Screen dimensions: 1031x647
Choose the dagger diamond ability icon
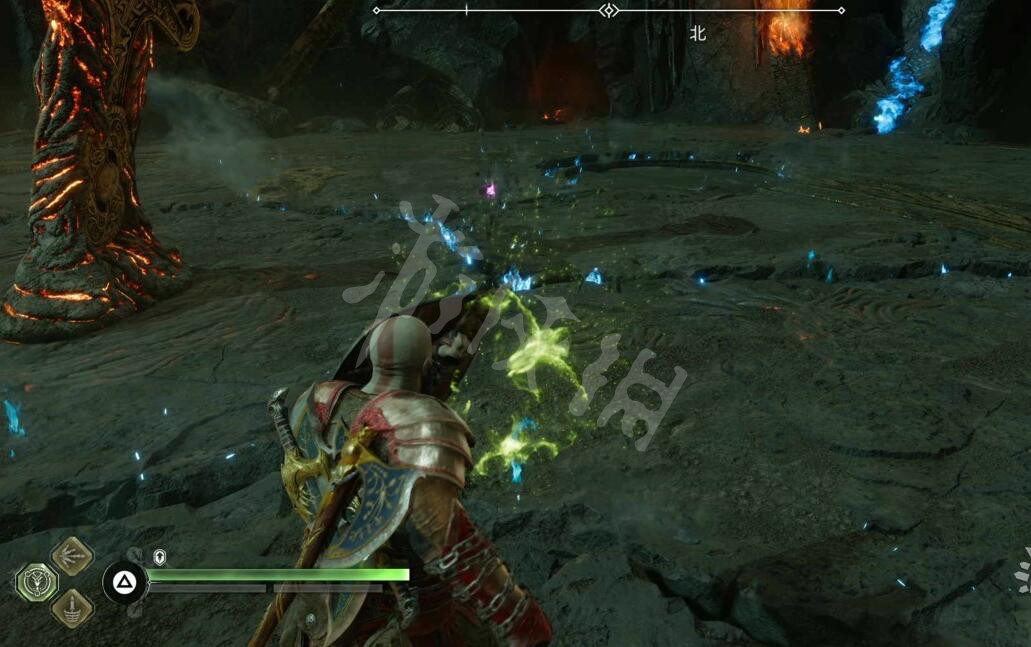point(72,607)
